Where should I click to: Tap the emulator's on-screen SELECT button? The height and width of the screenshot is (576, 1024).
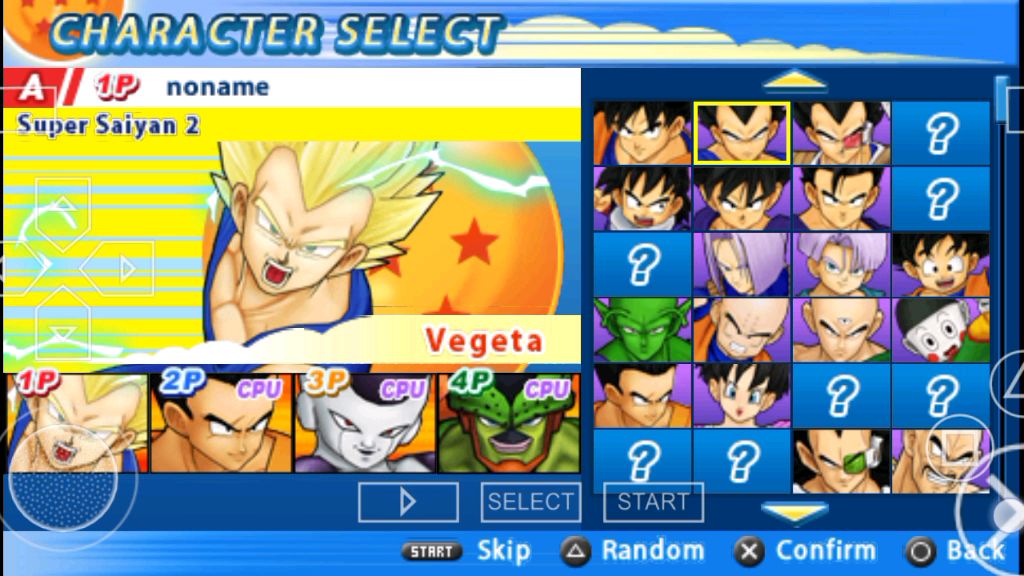[530, 502]
